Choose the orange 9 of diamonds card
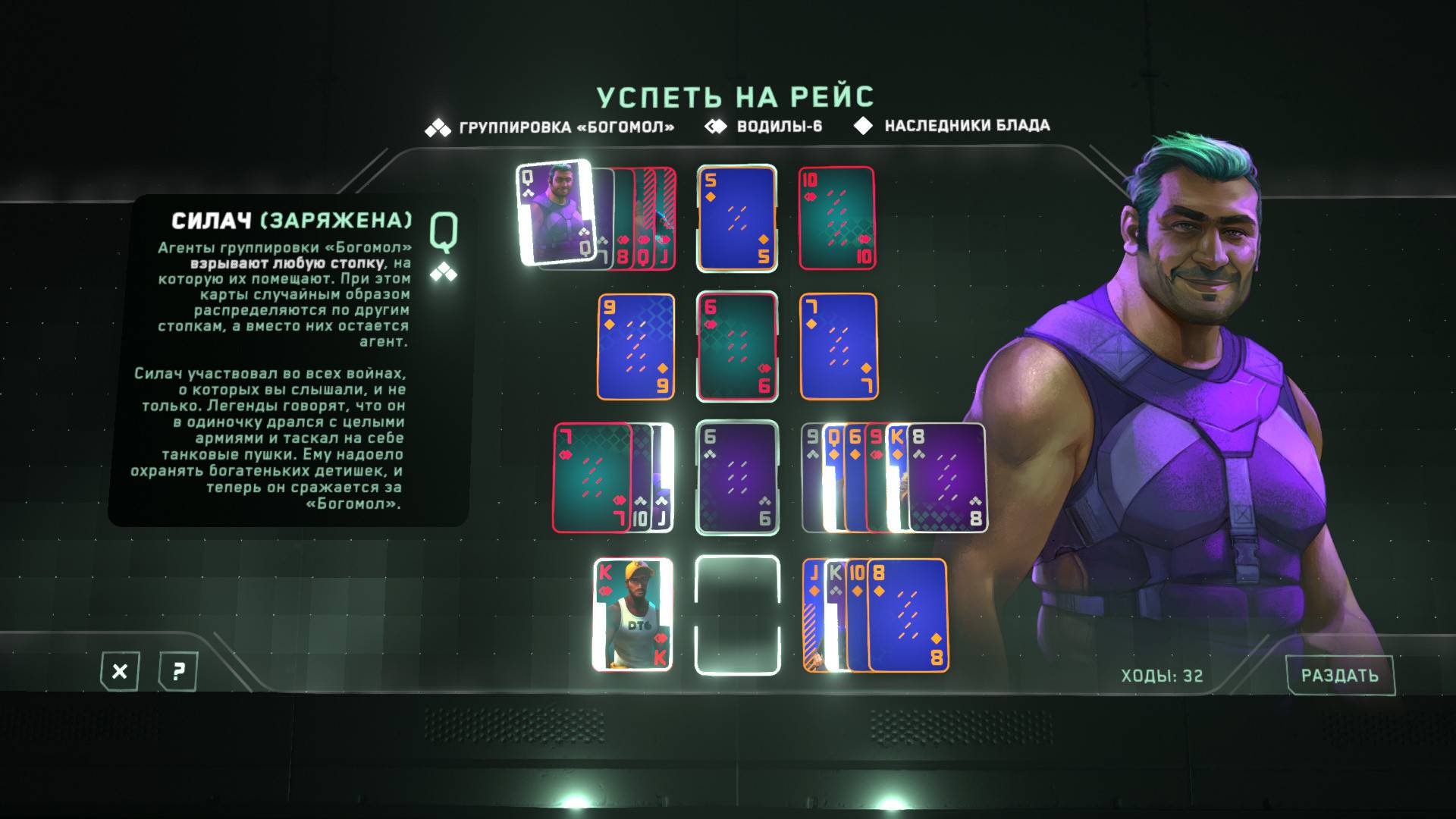This screenshot has width=1456, height=819. pos(635,347)
